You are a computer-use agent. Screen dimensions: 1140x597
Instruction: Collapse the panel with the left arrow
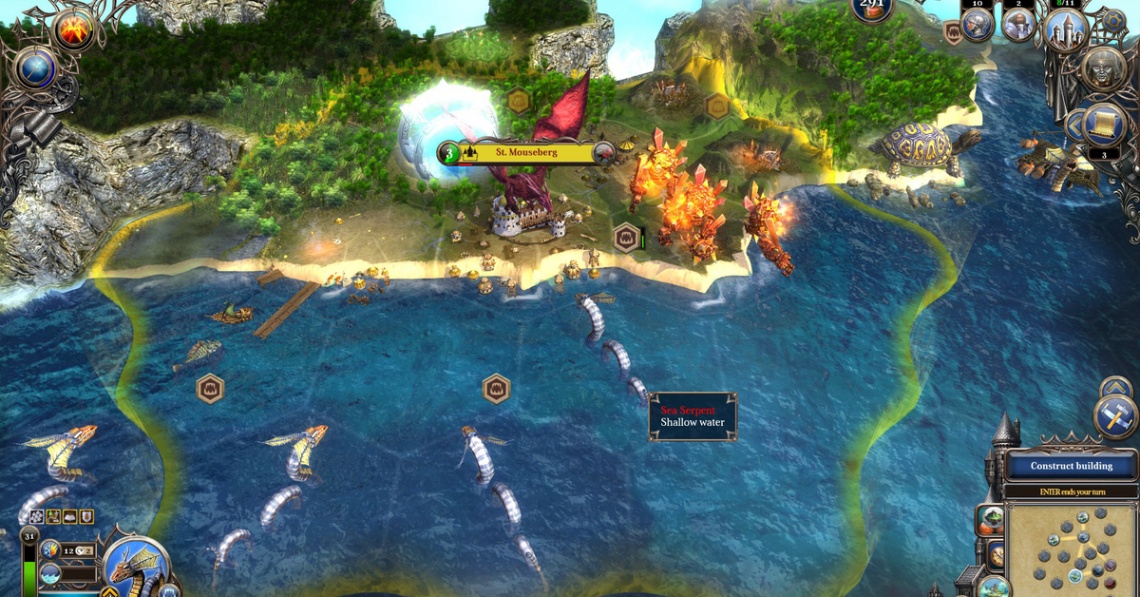tap(1076, 126)
